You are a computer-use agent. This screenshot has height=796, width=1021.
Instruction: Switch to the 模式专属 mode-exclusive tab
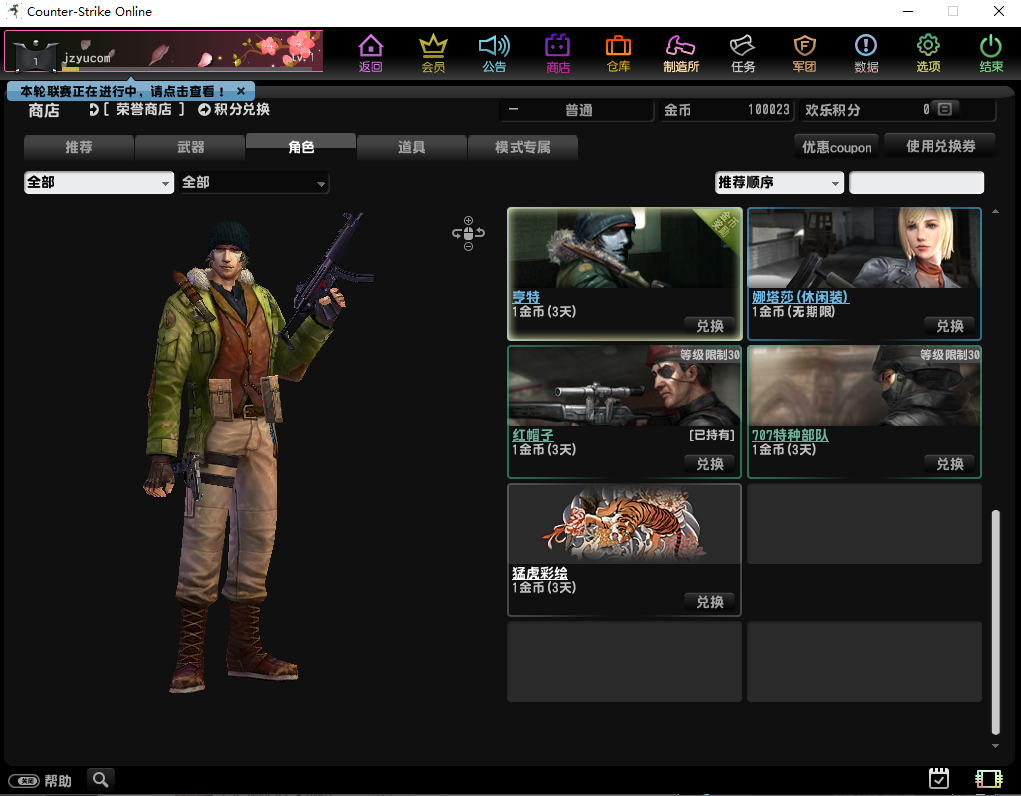[x=522, y=148]
